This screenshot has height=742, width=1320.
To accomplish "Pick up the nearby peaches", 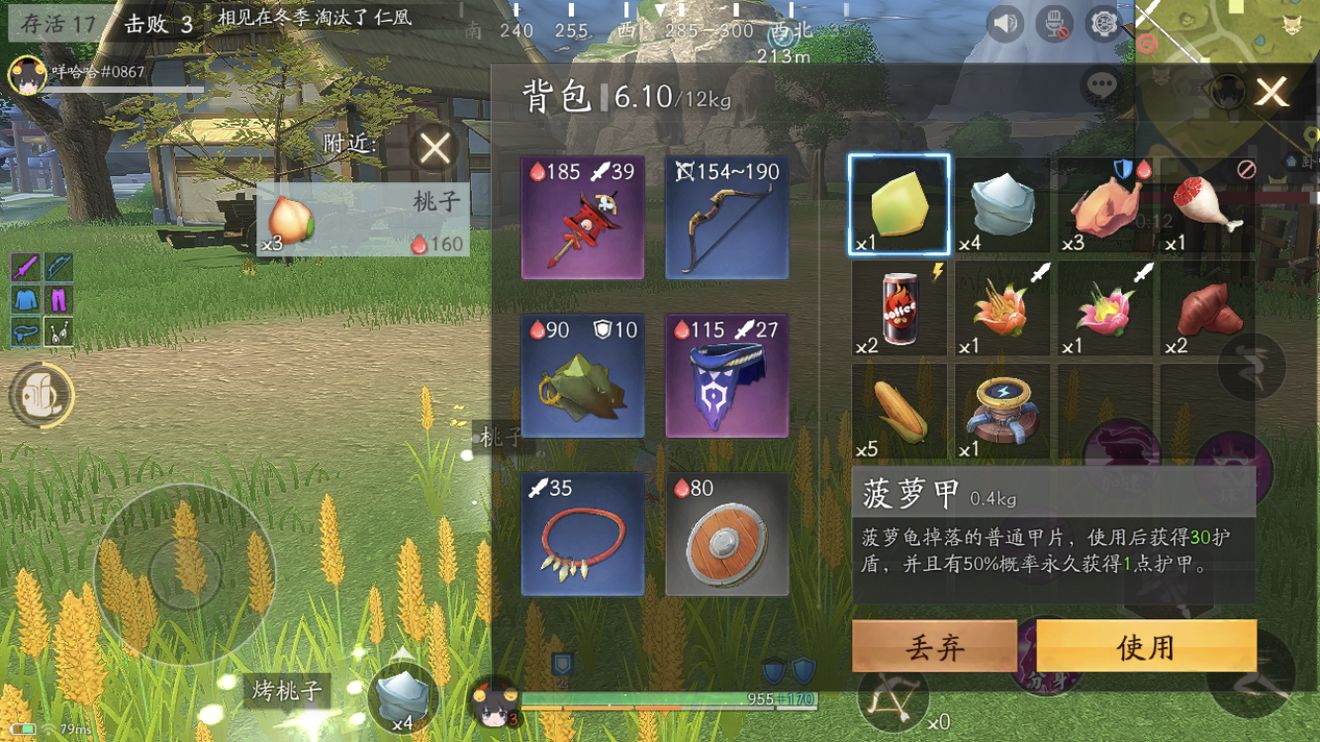I will pyautogui.click(x=360, y=221).
